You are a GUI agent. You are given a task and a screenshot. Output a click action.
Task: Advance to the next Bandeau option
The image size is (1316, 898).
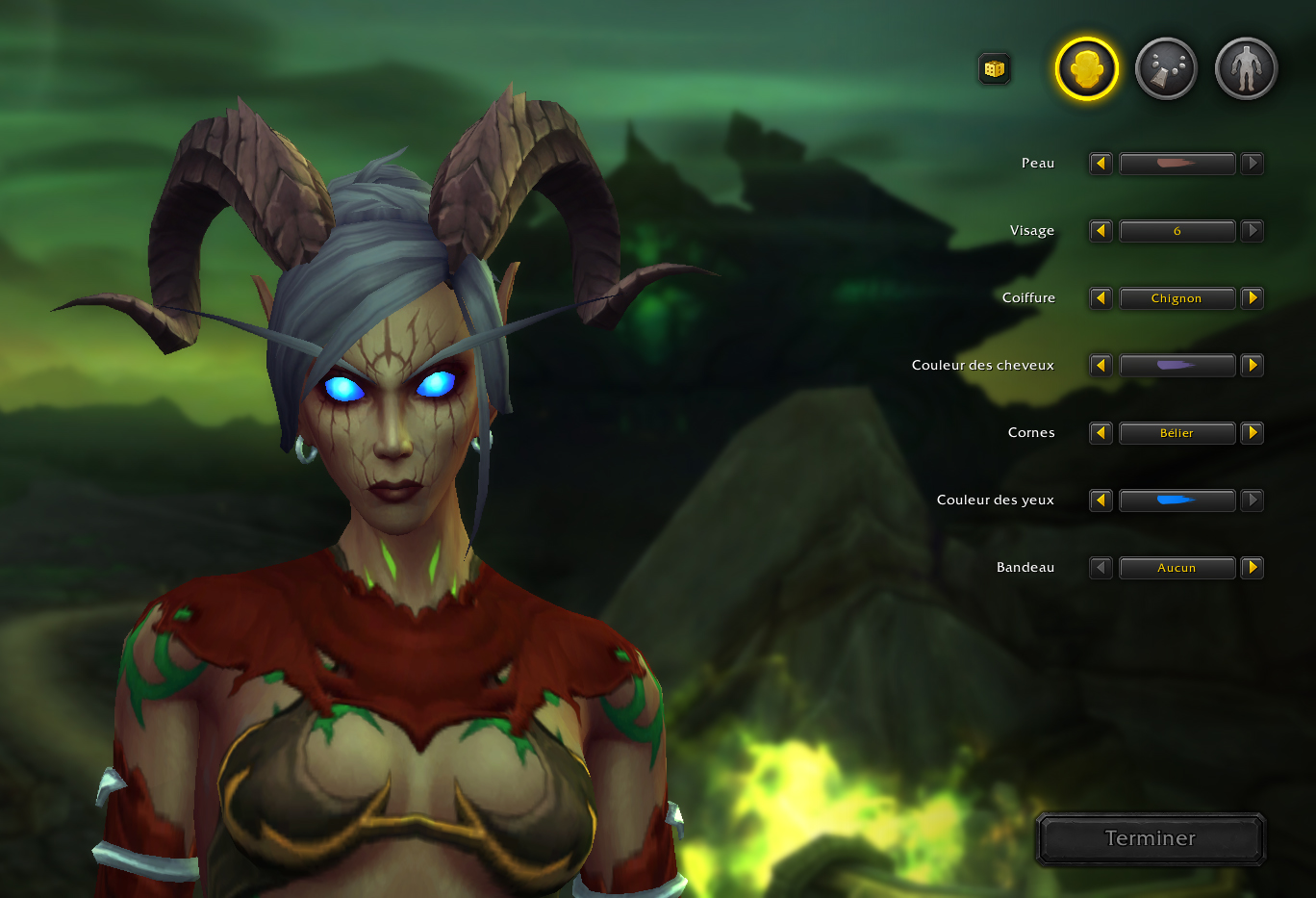(x=1252, y=567)
